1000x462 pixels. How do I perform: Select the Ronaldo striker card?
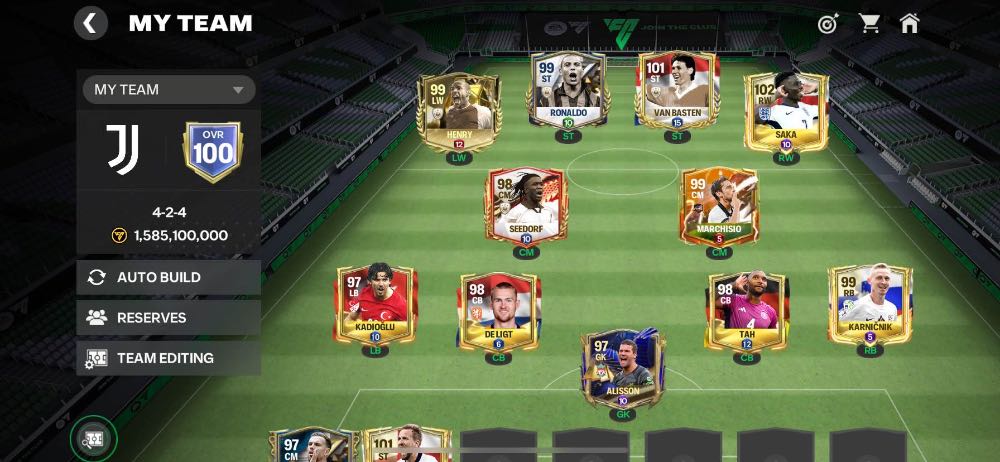point(568,90)
